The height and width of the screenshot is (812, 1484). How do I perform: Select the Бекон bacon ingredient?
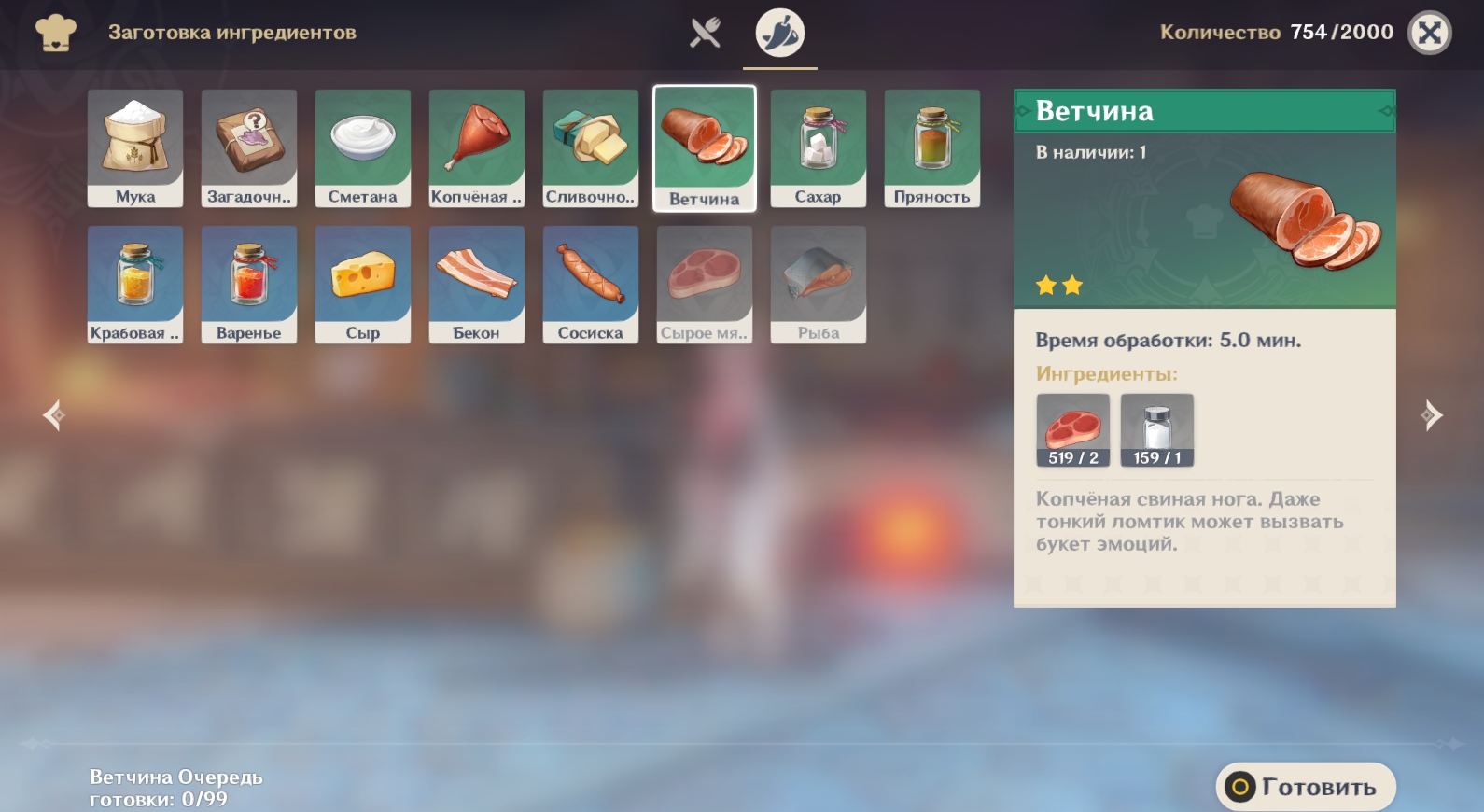[477, 284]
